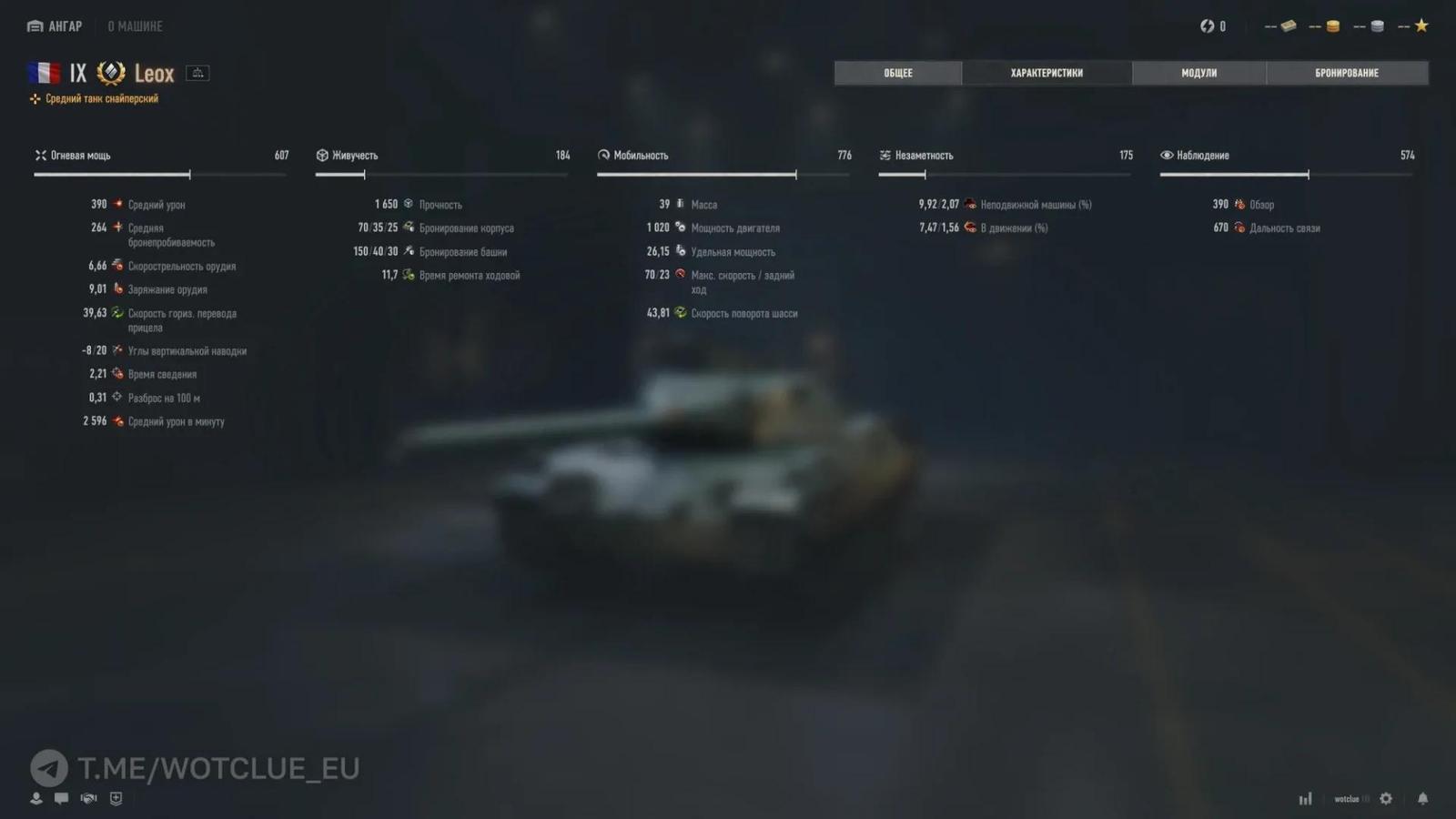
Task: Open the chat messages icon
Action: click(x=61, y=798)
